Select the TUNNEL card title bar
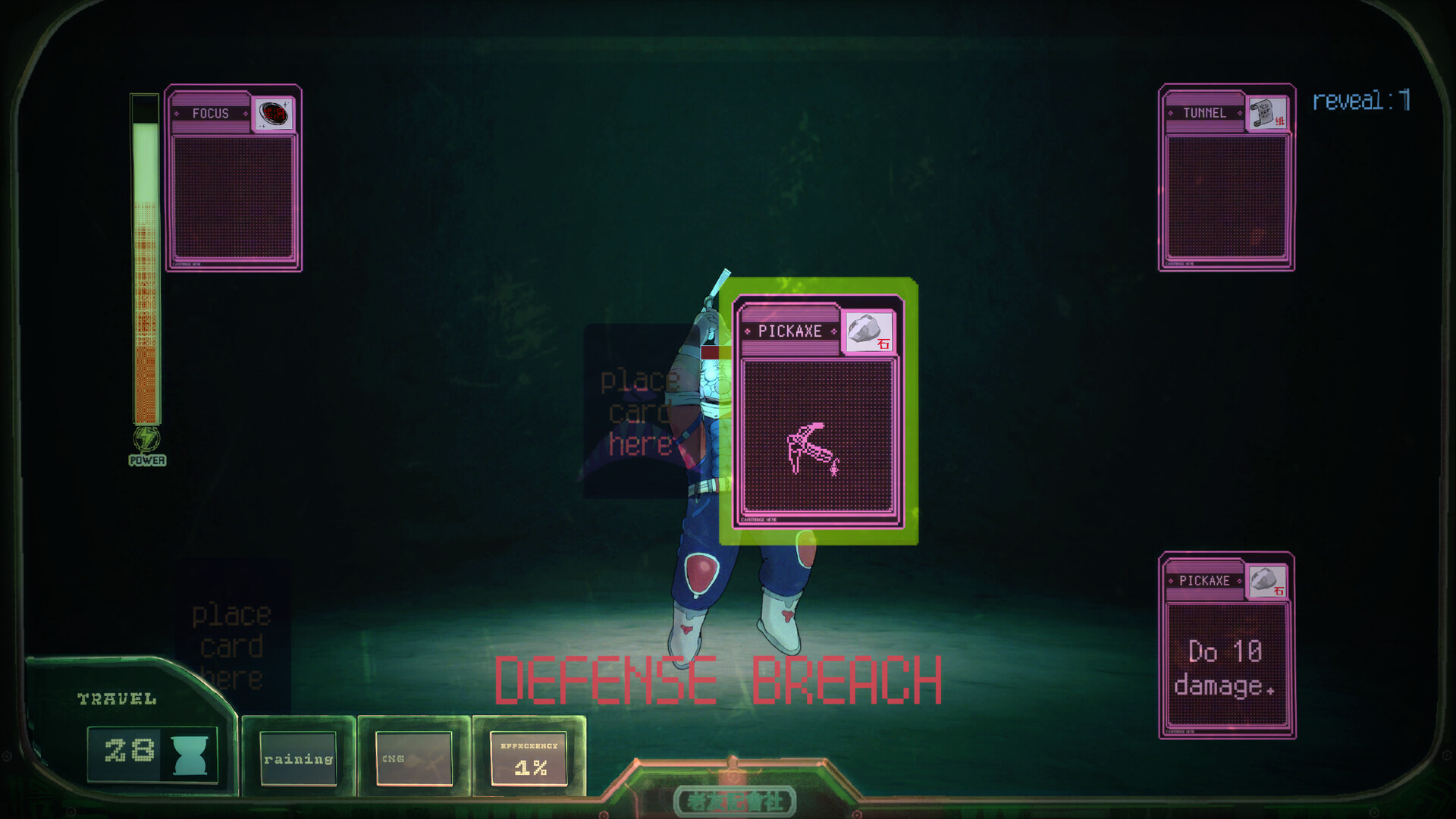Image resolution: width=1456 pixels, height=819 pixels. pyautogui.click(x=1206, y=112)
